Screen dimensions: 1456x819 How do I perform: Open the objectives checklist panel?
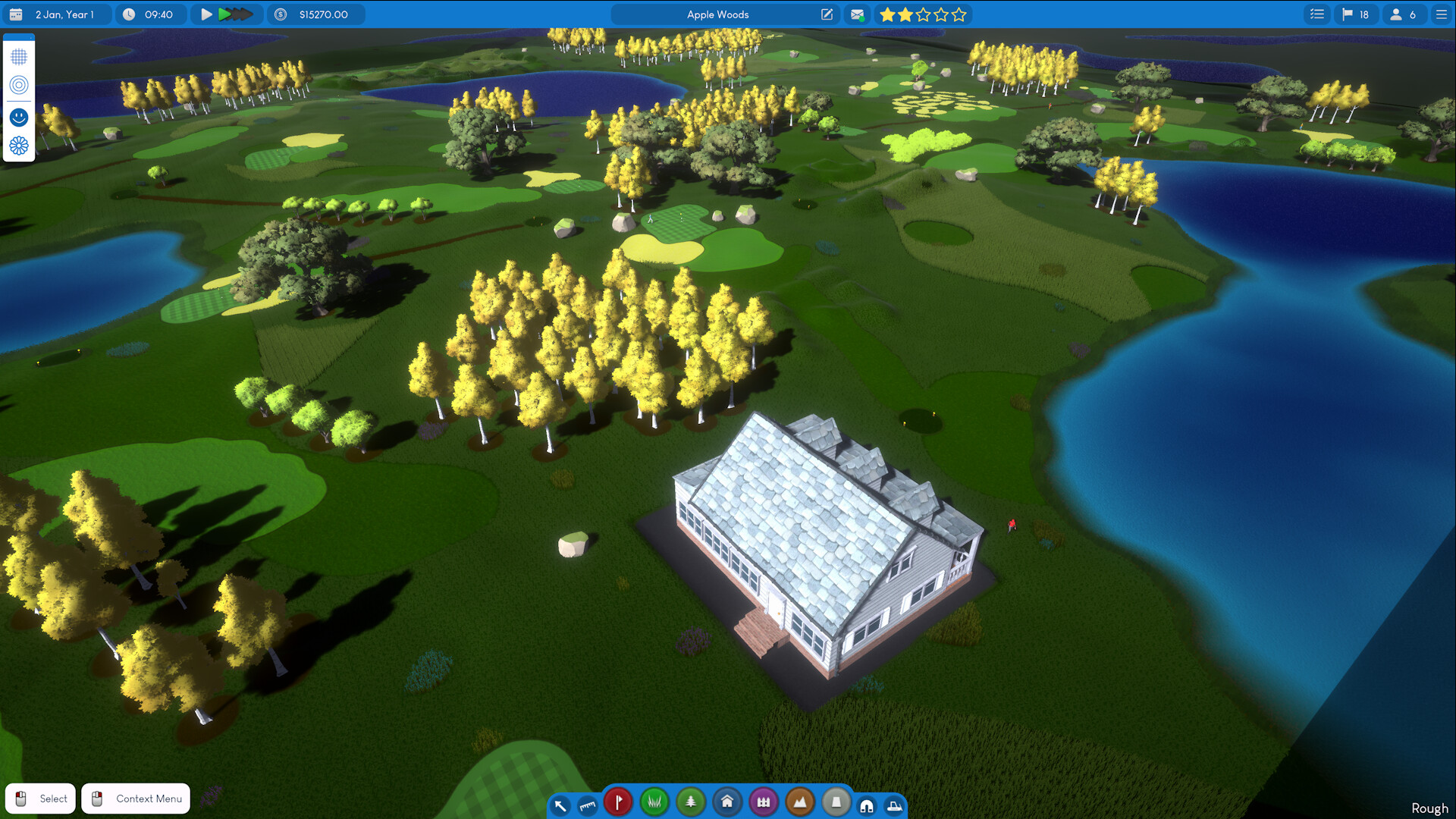coord(1316,14)
